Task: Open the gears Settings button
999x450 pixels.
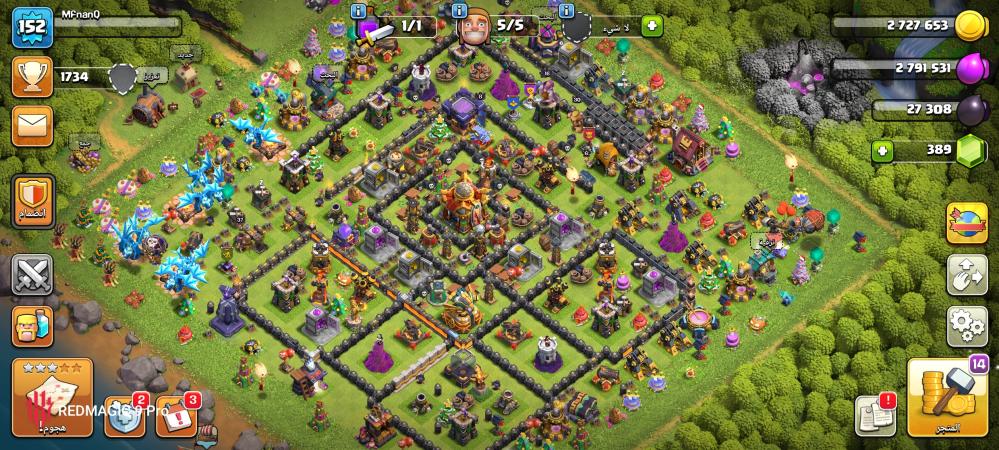Action: (966, 326)
